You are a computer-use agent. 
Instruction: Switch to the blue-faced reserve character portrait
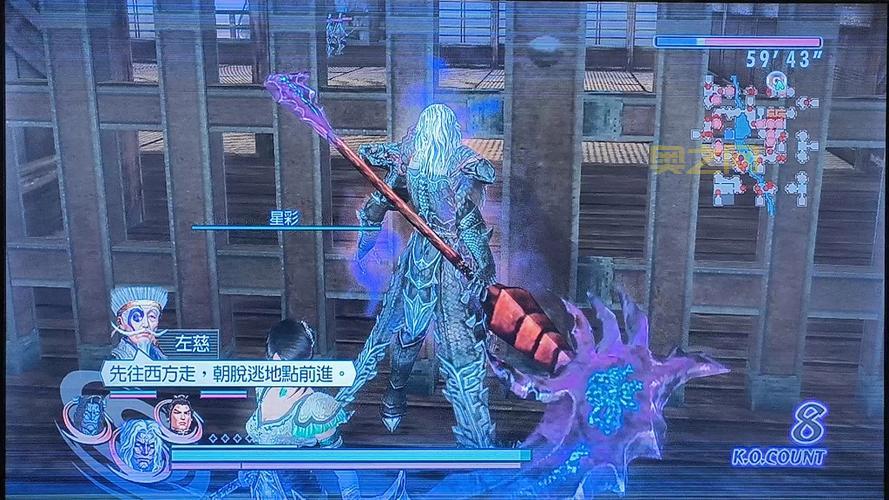(x=90, y=416)
